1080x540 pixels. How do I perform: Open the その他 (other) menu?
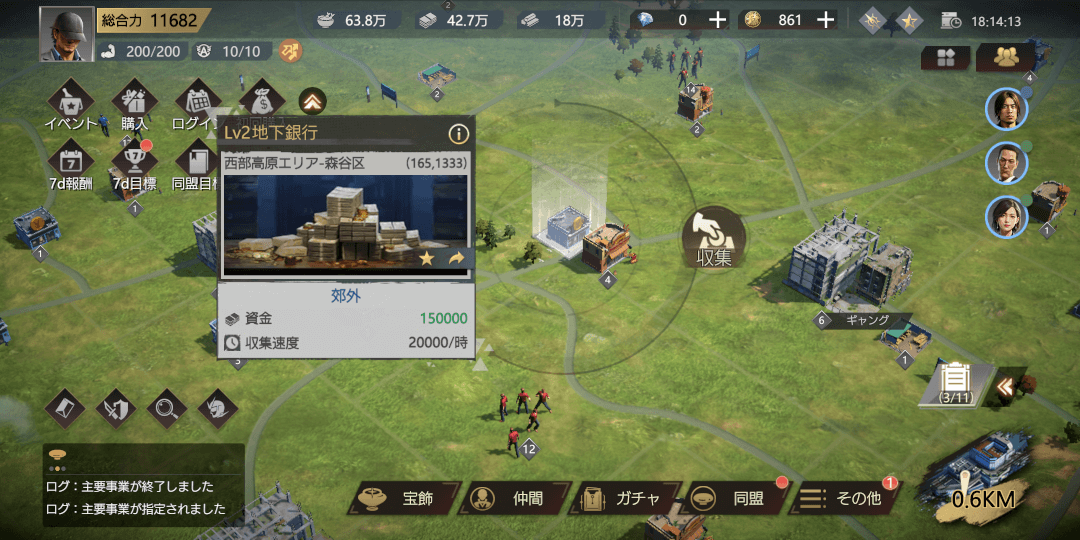pos(844,498)
